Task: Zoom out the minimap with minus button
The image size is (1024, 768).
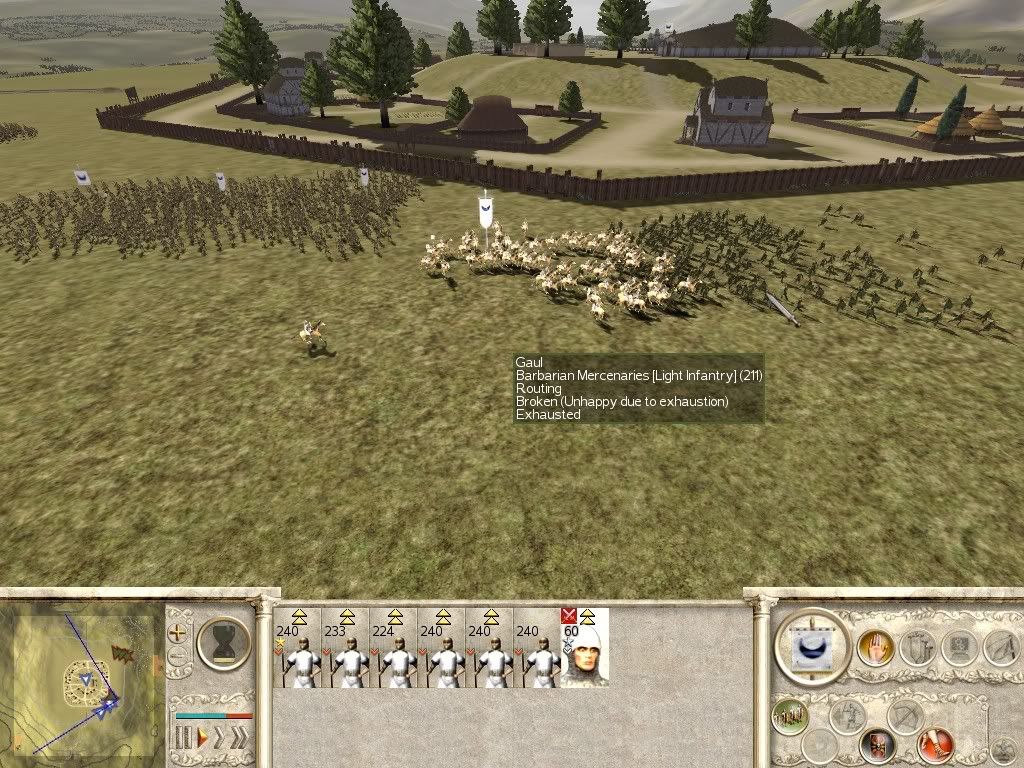Action: pos(178,657)
